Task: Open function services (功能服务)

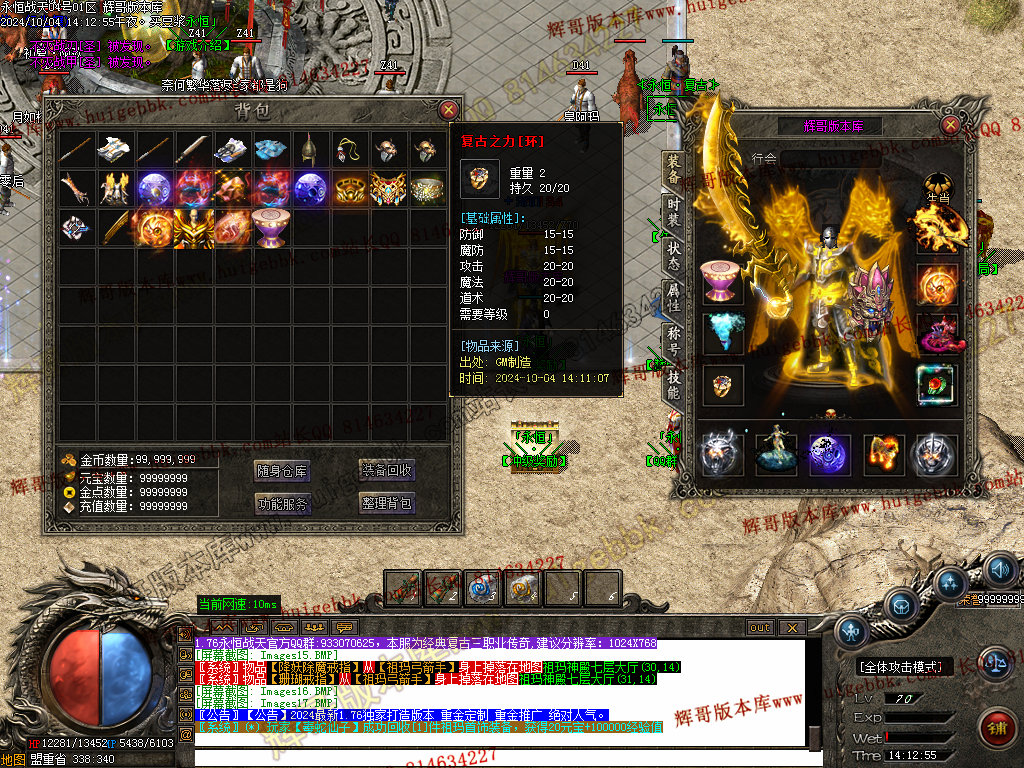Action: pos(282,503)
